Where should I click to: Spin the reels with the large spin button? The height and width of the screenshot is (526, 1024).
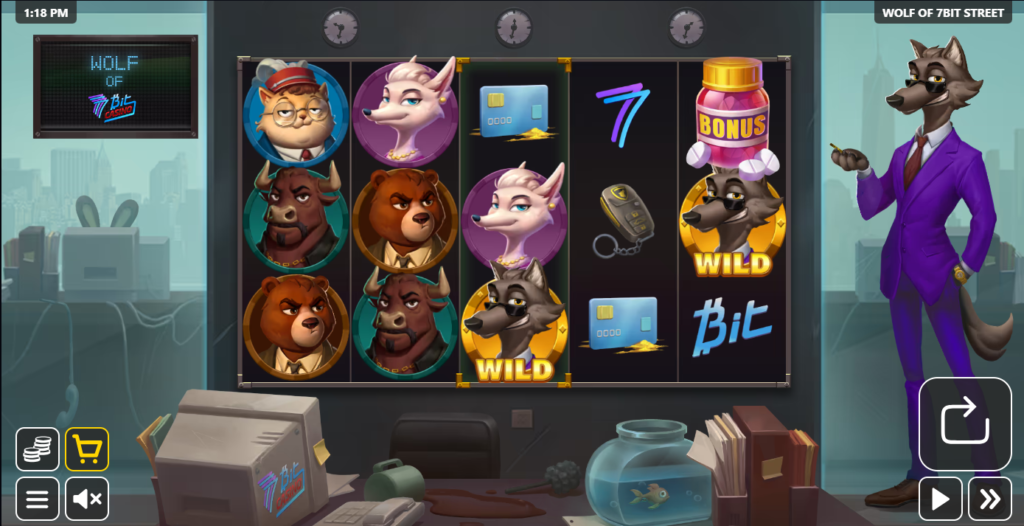coord(965,423)
